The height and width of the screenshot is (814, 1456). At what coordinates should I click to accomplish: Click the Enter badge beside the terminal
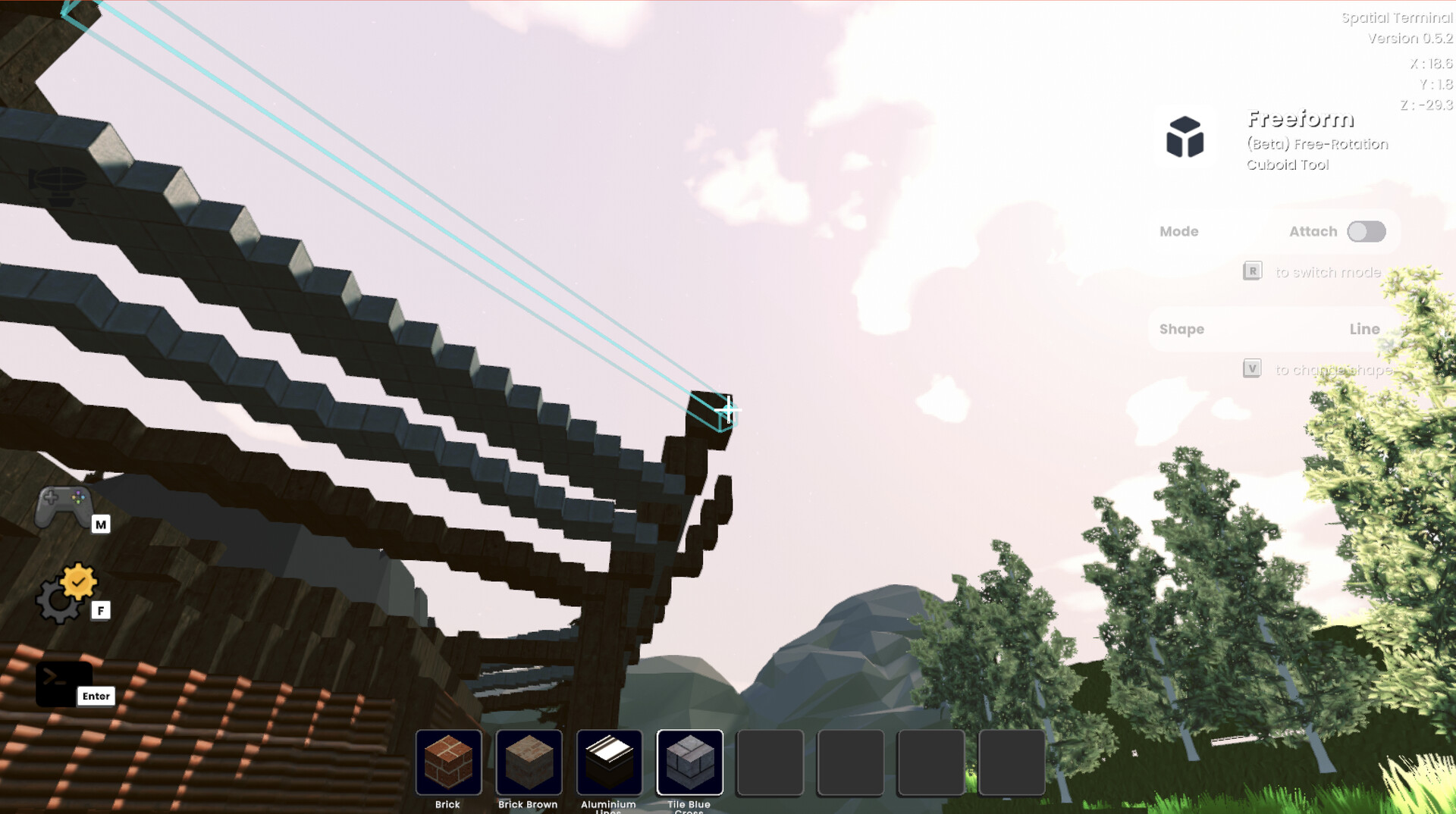(96, 696)
